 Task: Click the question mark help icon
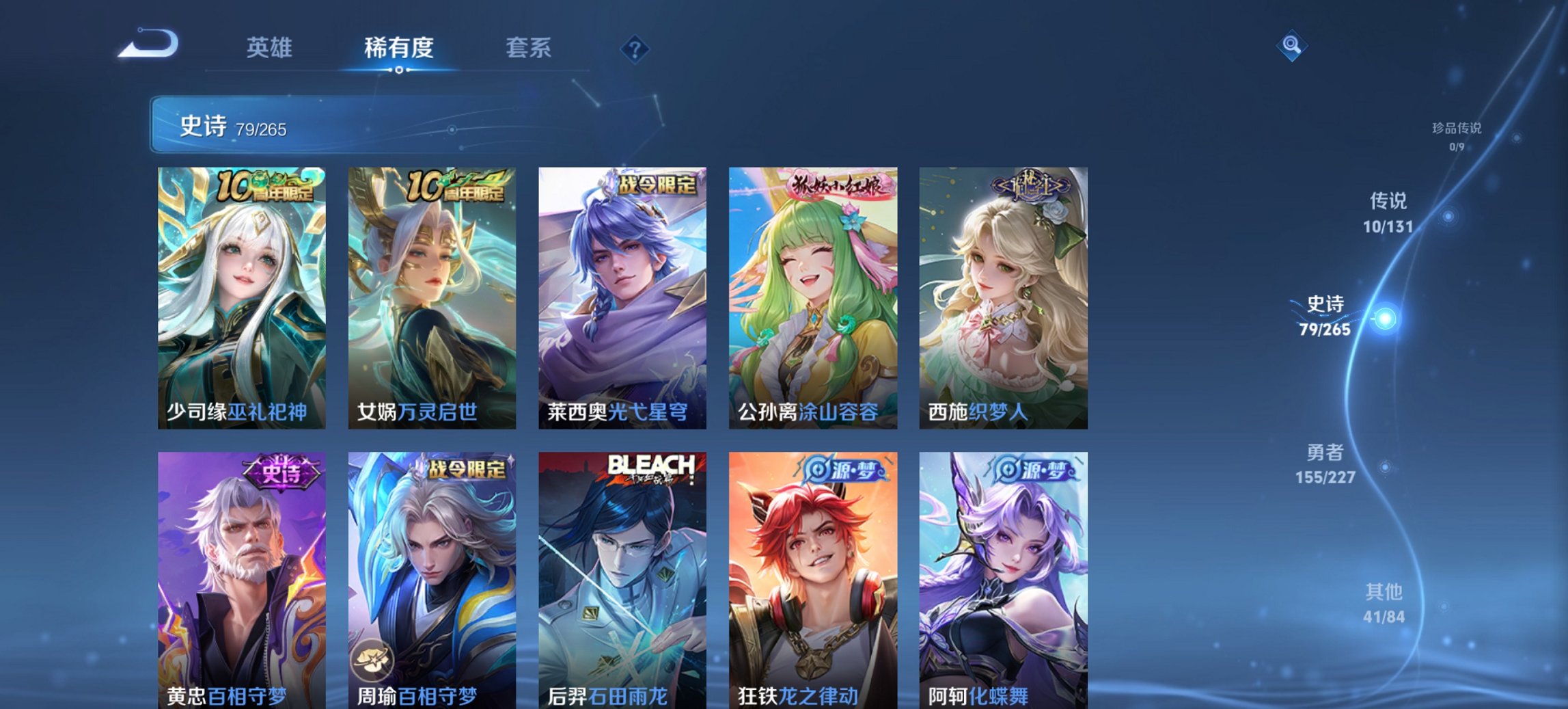(635, 48)
